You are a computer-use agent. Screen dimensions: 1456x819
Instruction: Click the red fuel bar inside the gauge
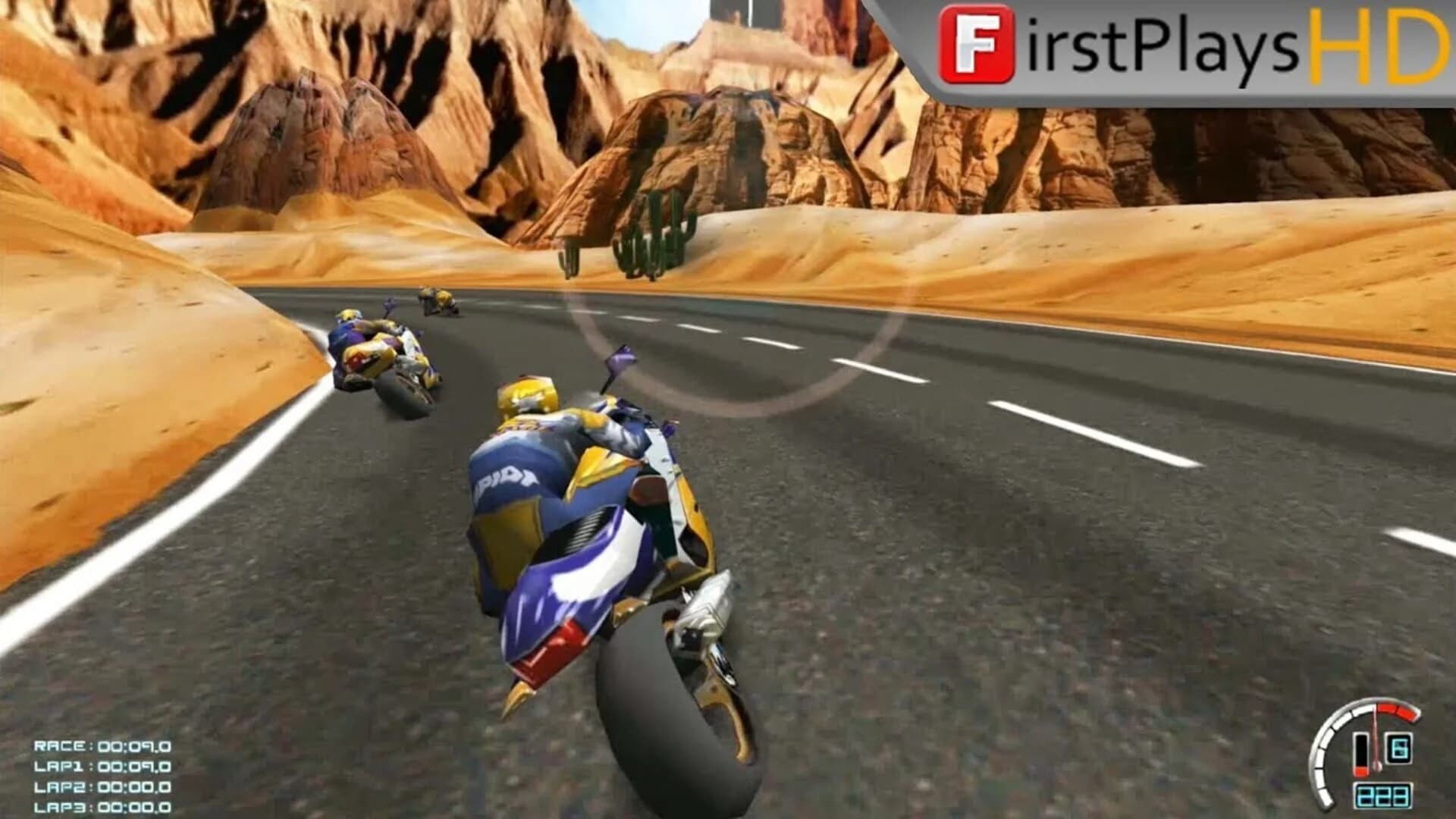(1361, 771)
